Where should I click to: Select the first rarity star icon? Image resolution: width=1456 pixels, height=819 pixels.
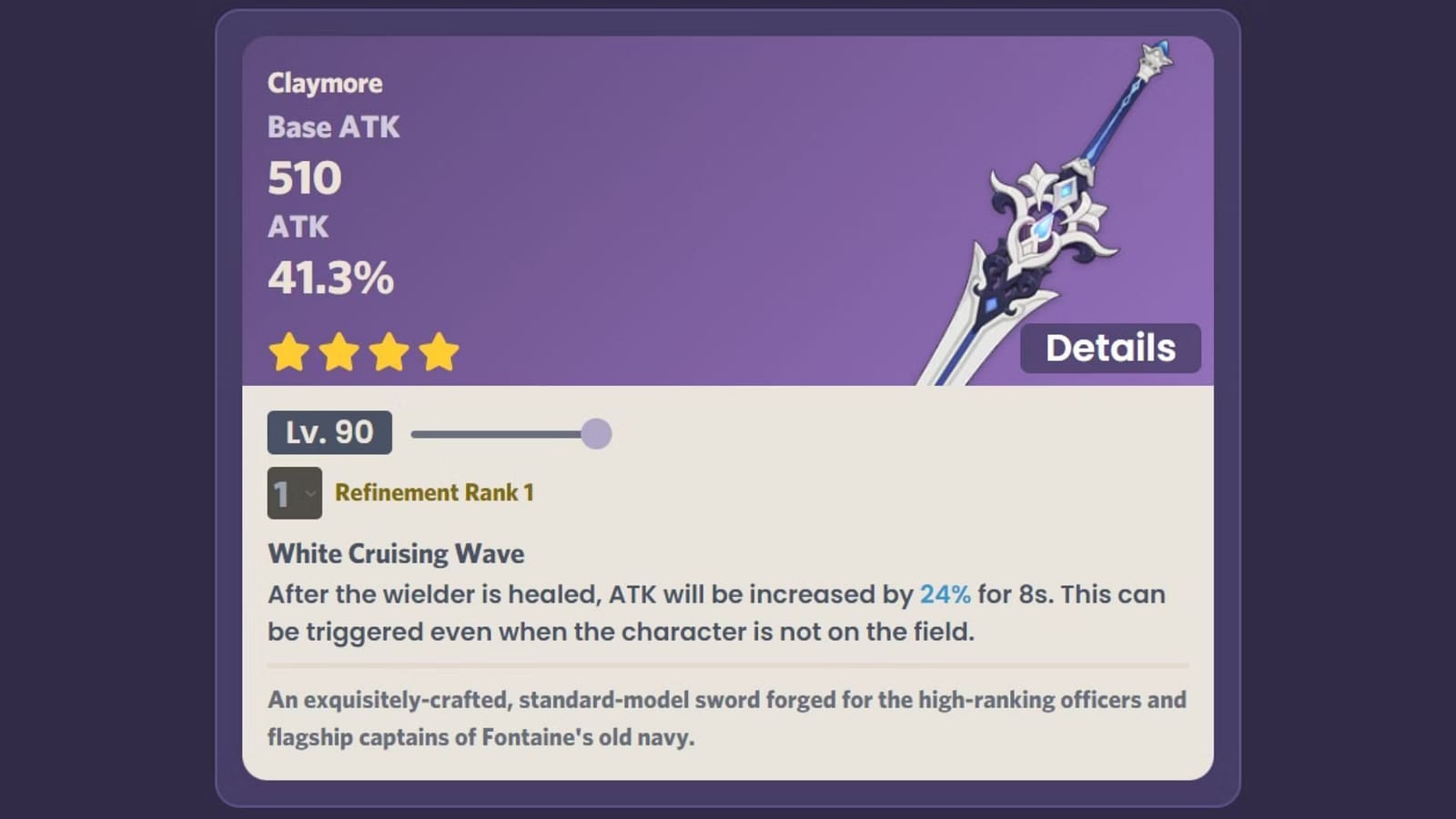[x=289, y=350]
